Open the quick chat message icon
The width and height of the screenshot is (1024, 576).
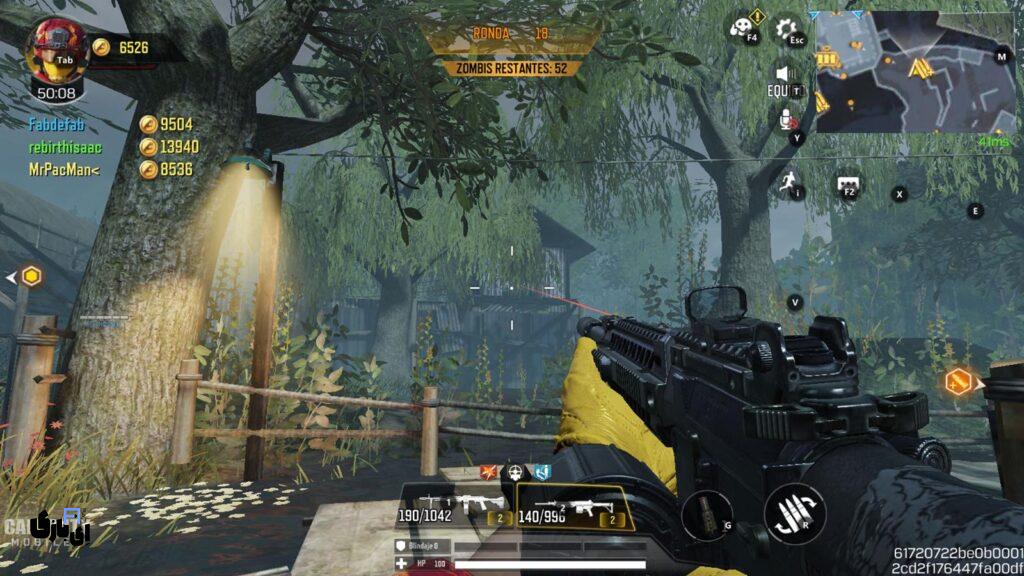point(848,184)
